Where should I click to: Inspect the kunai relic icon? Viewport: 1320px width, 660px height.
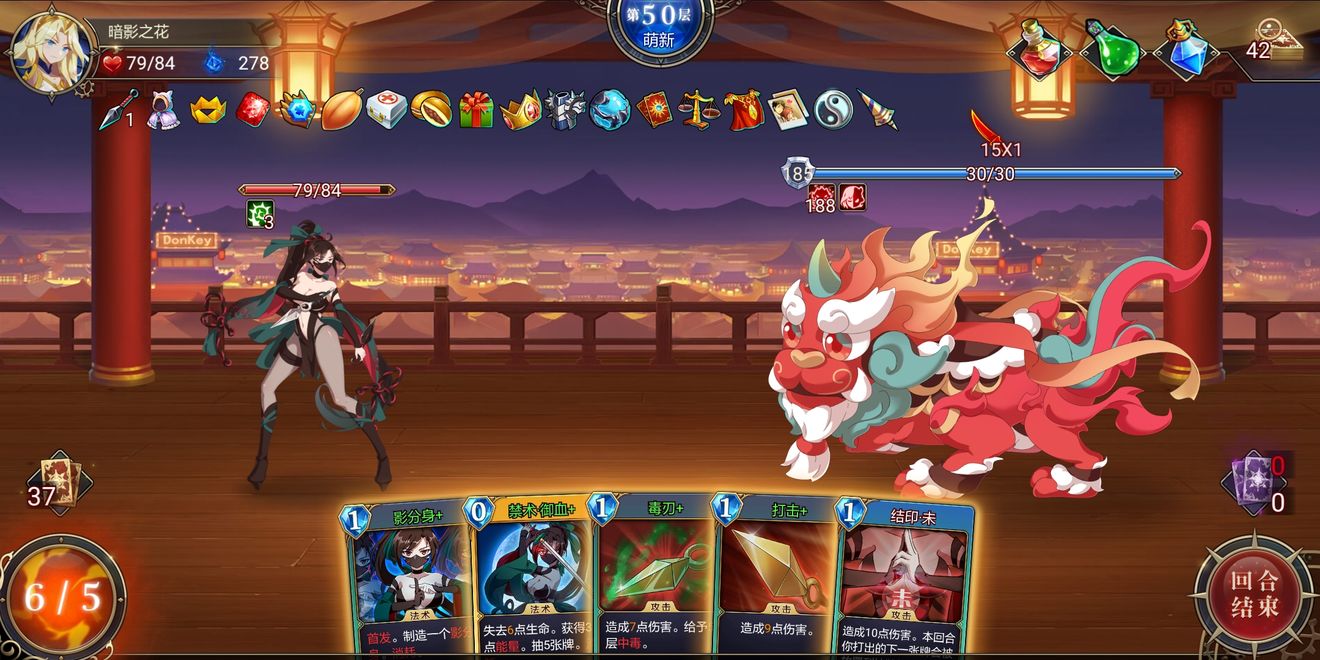(118, 110)
